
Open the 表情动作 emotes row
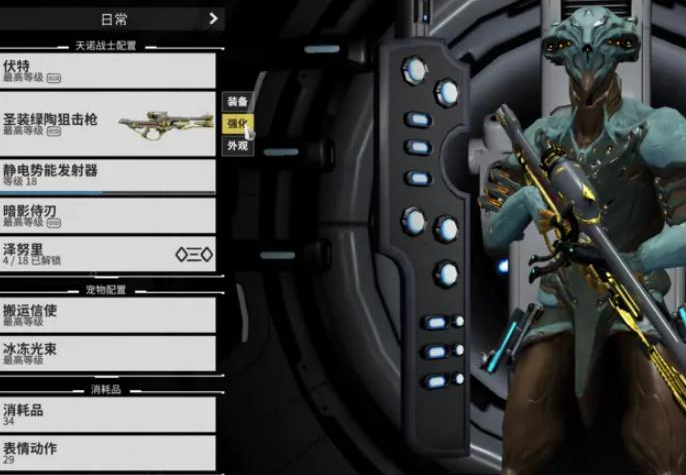click(107, 452)
